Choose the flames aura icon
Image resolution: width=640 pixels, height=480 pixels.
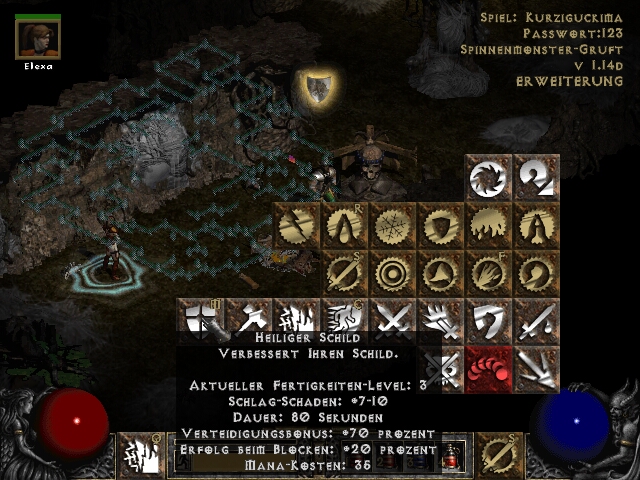point(490,226)
